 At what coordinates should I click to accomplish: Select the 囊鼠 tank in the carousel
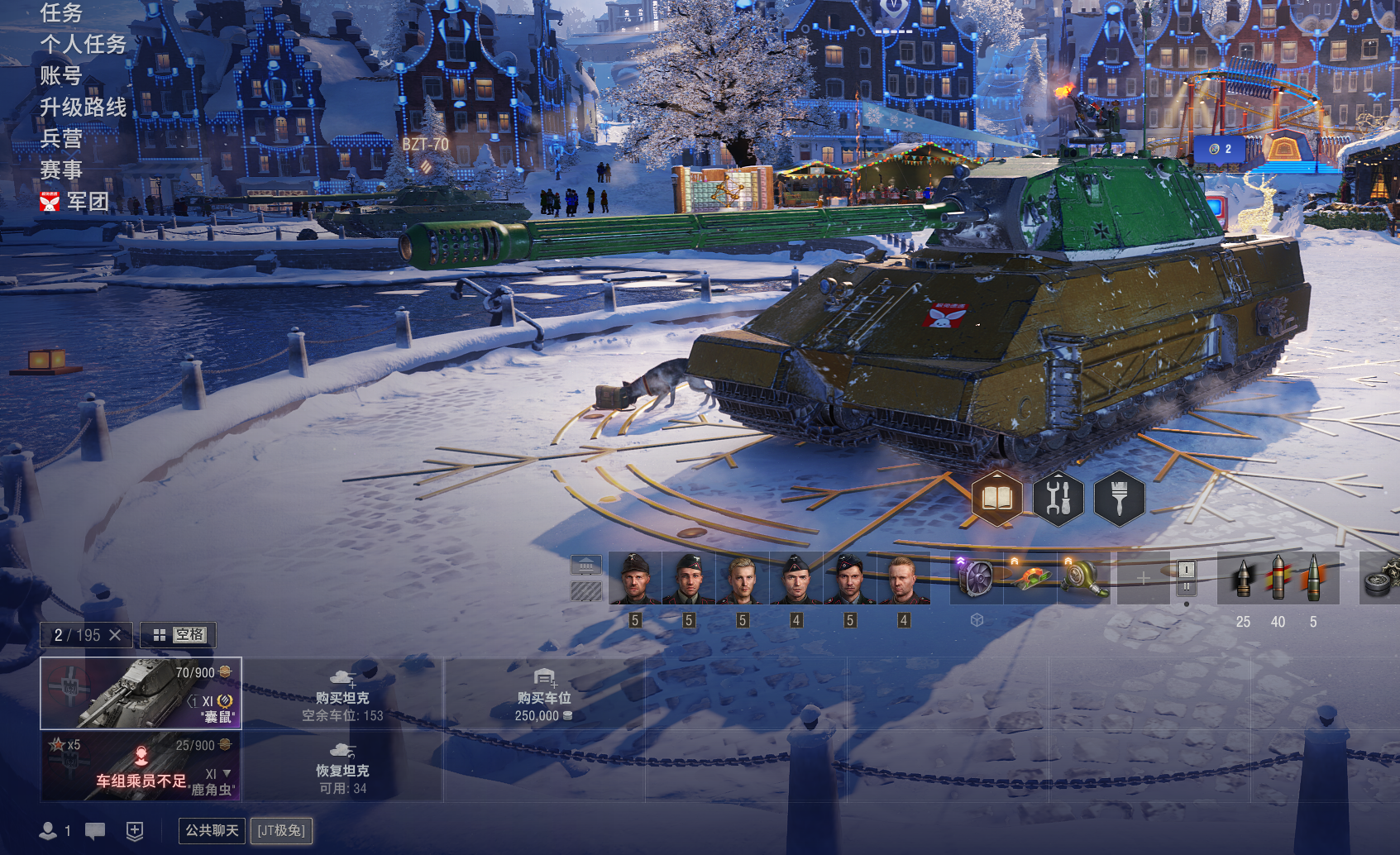[141, 693]
